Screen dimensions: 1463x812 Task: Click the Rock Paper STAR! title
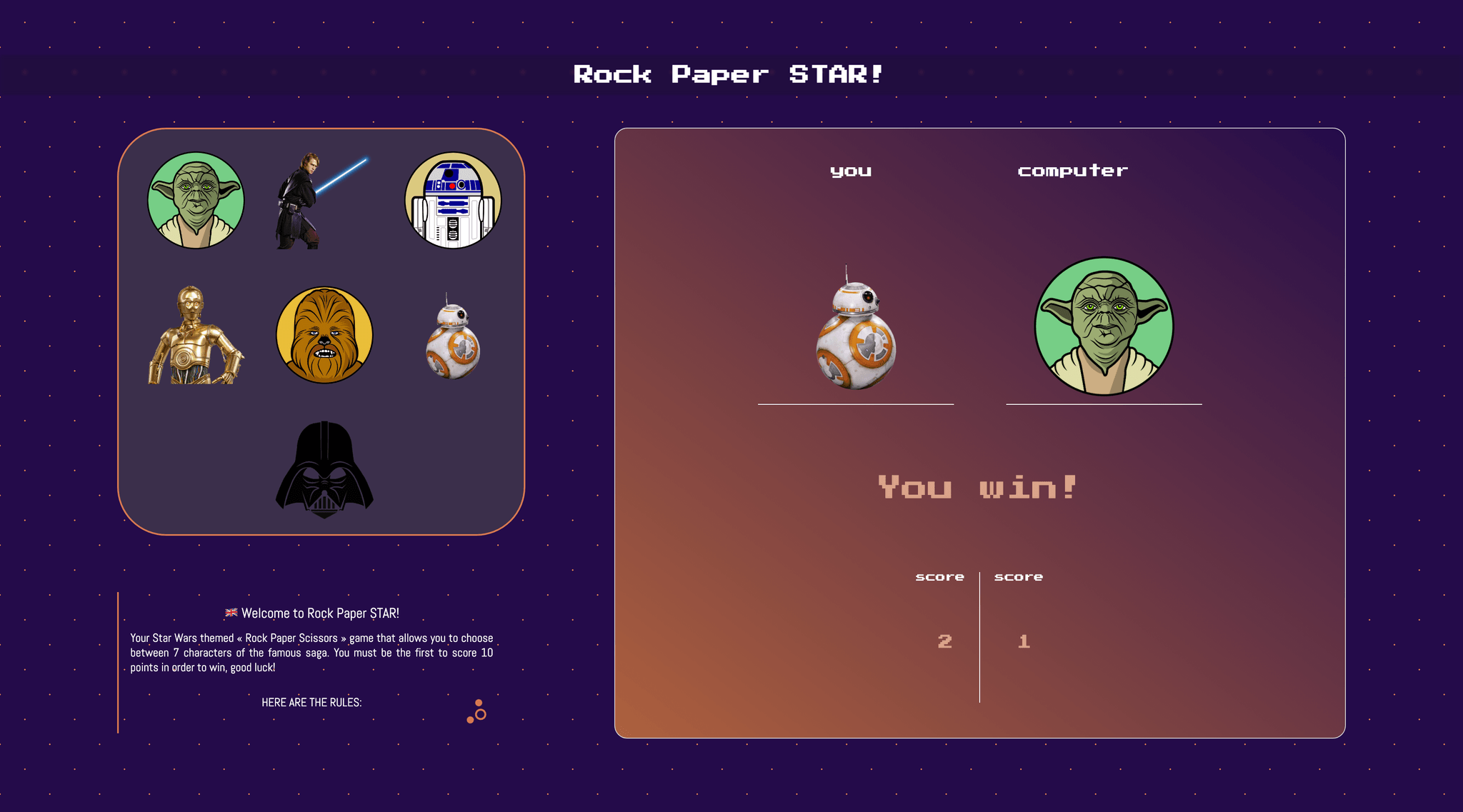click(730, 74)
